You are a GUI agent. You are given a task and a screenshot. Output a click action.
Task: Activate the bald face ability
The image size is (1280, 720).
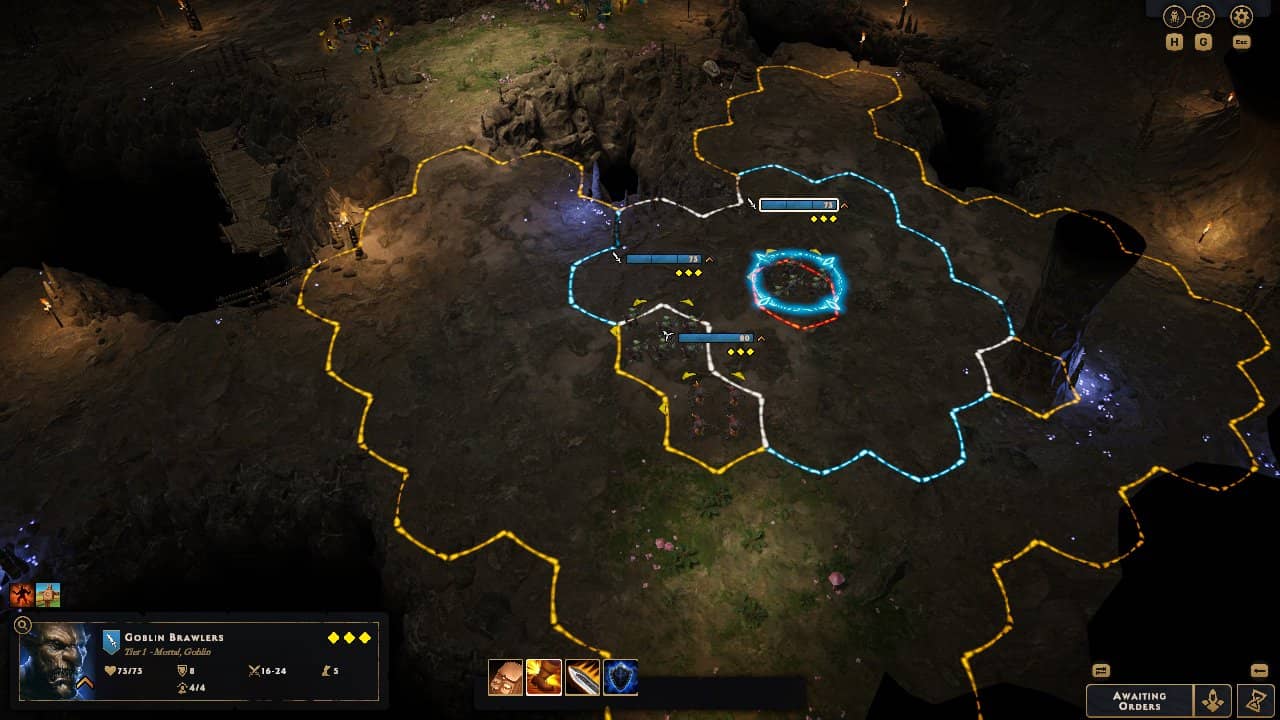click(x=505, y=677)
